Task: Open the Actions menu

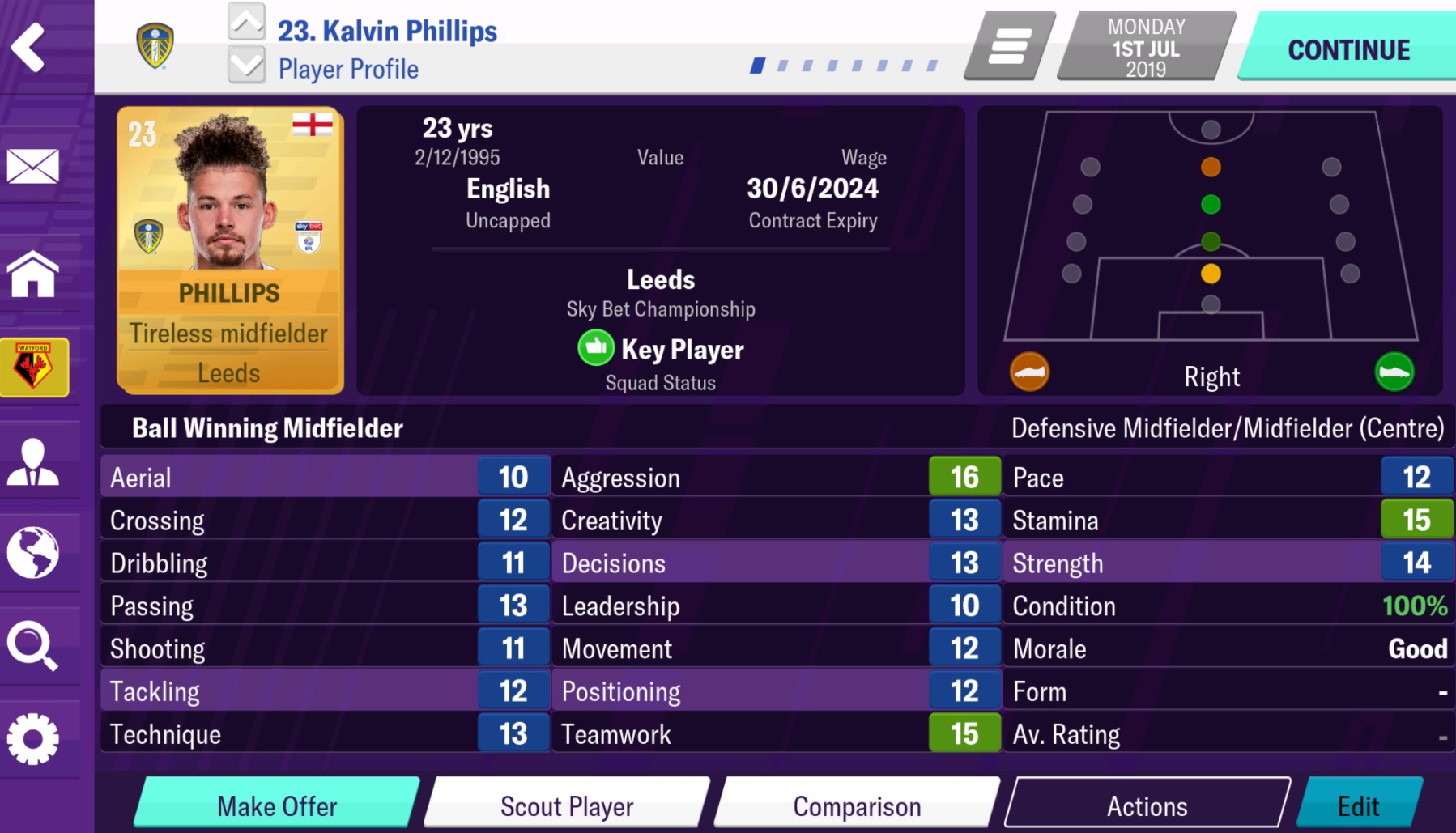Action: coord(1147,805)
